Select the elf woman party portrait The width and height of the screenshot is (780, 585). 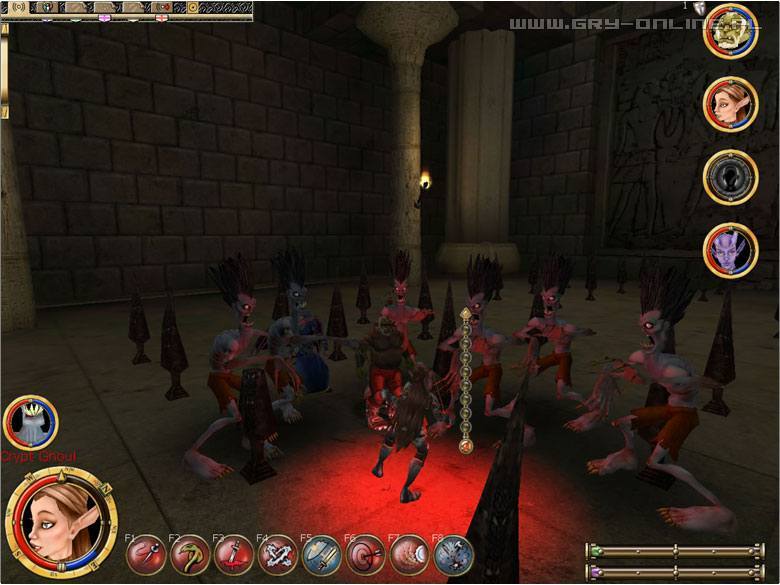point(731,103)
